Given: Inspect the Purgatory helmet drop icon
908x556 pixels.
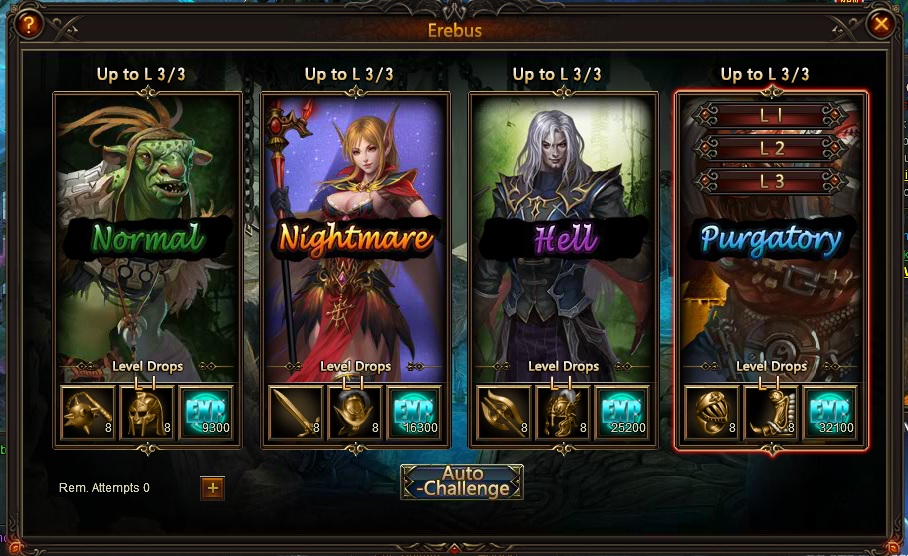Looking at the screenshot, I should [x=712, y=413].
